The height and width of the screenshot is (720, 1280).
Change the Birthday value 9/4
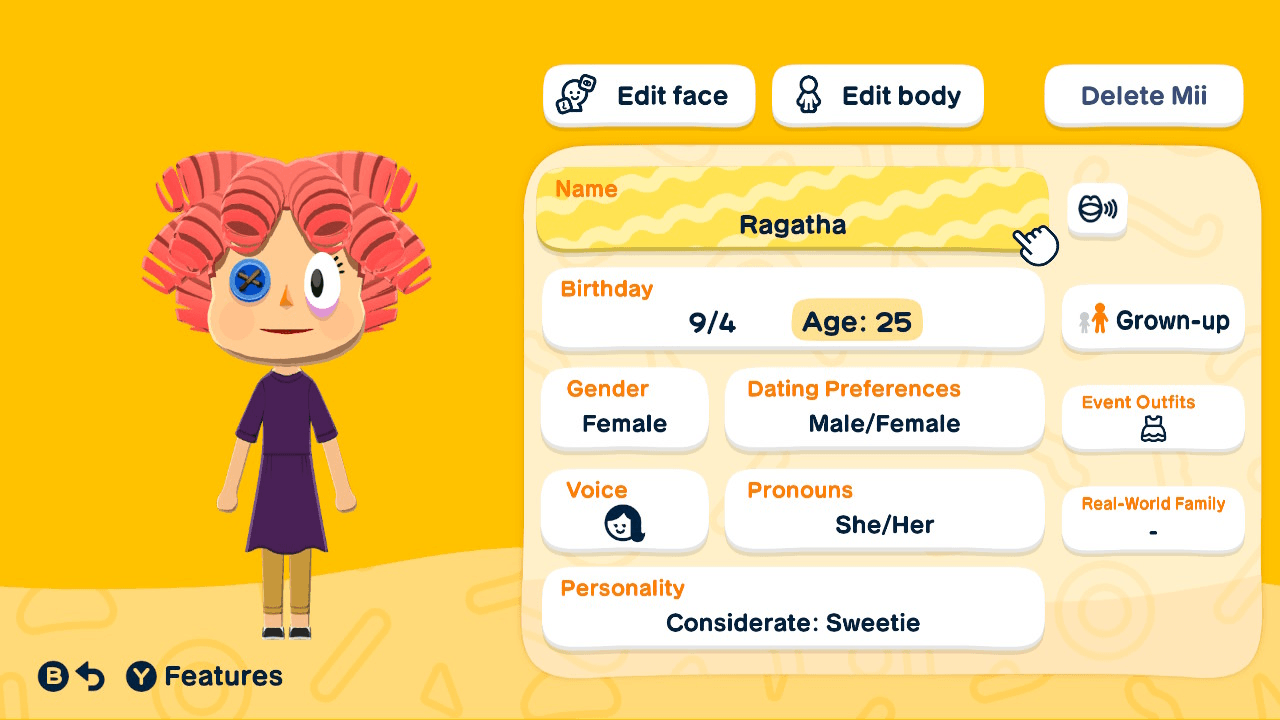710,320
